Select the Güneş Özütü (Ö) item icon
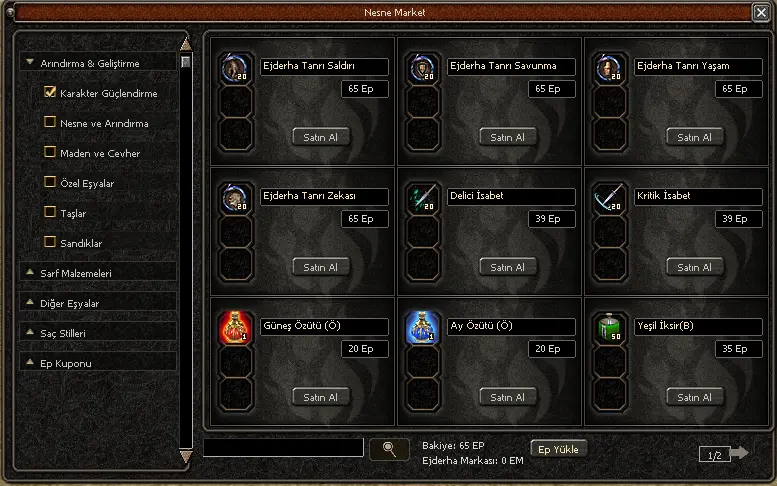This screenshot has height=486, width=777. pos(234,328)
